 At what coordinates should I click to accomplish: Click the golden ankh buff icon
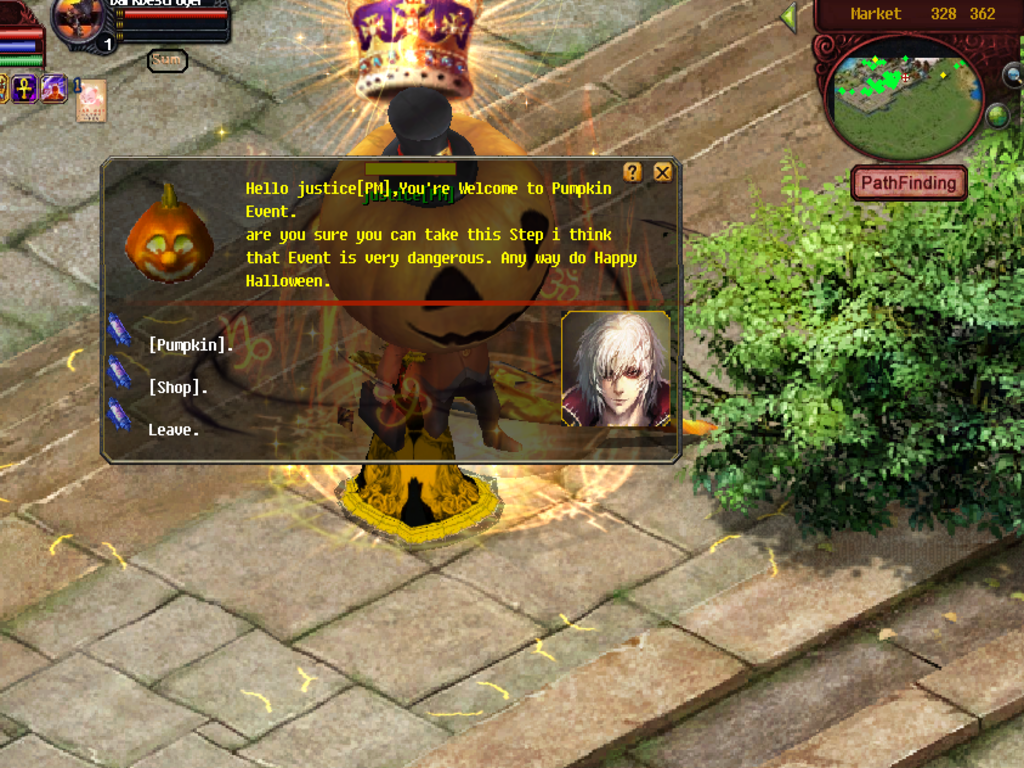click(24, 88)
